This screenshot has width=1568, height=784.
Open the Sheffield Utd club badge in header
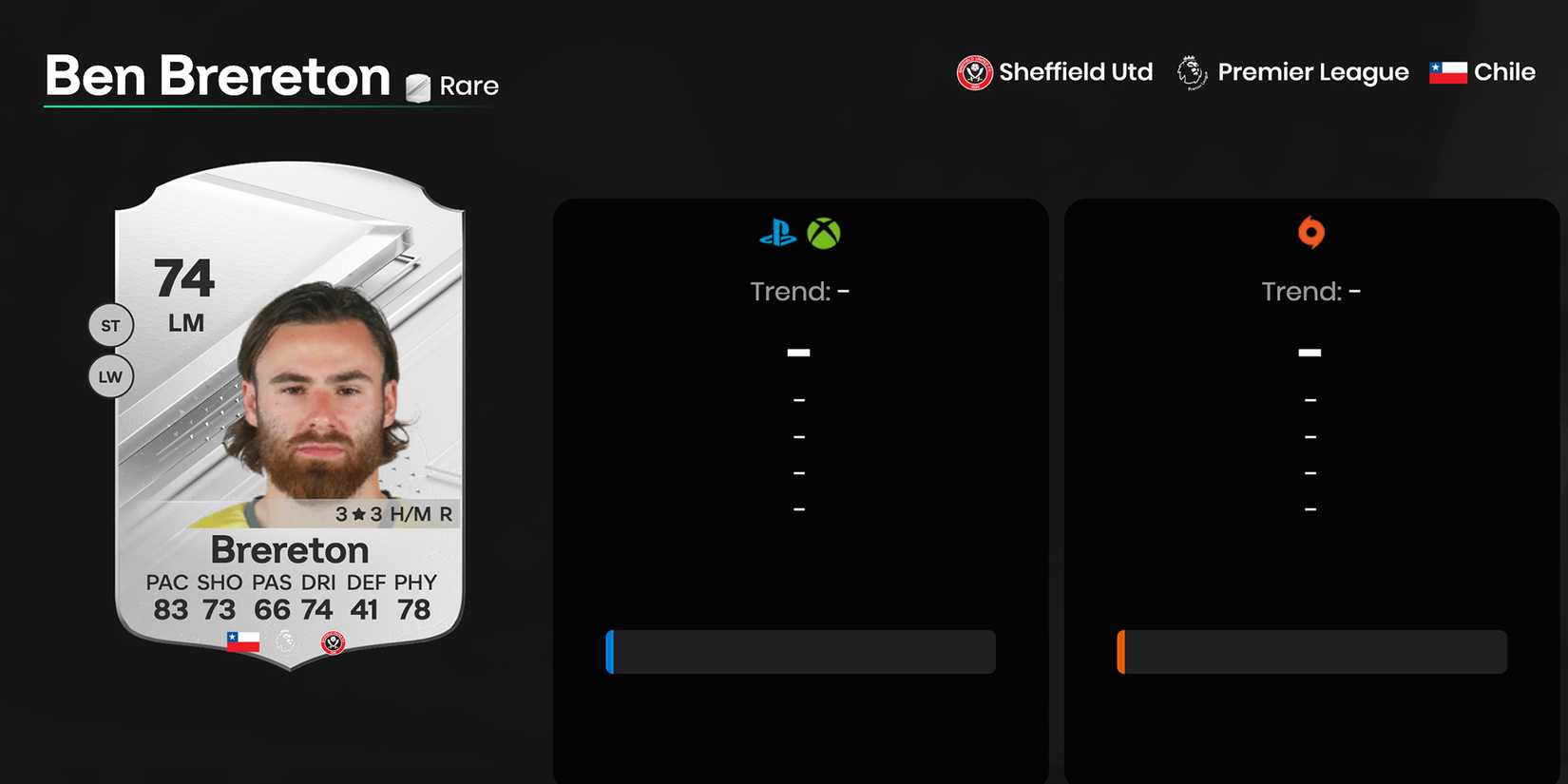[974, 71]
